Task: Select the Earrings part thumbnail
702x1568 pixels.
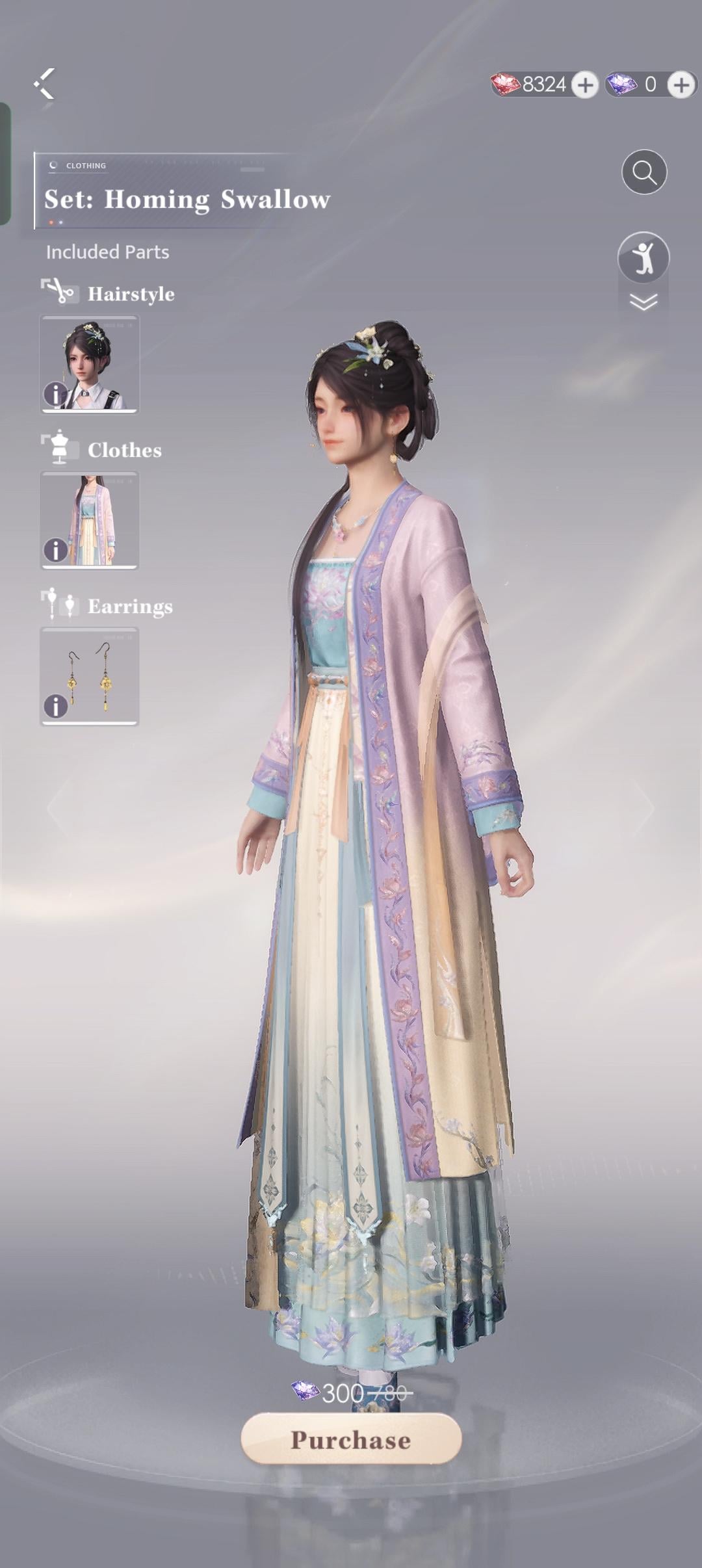Action: [90, 676]
